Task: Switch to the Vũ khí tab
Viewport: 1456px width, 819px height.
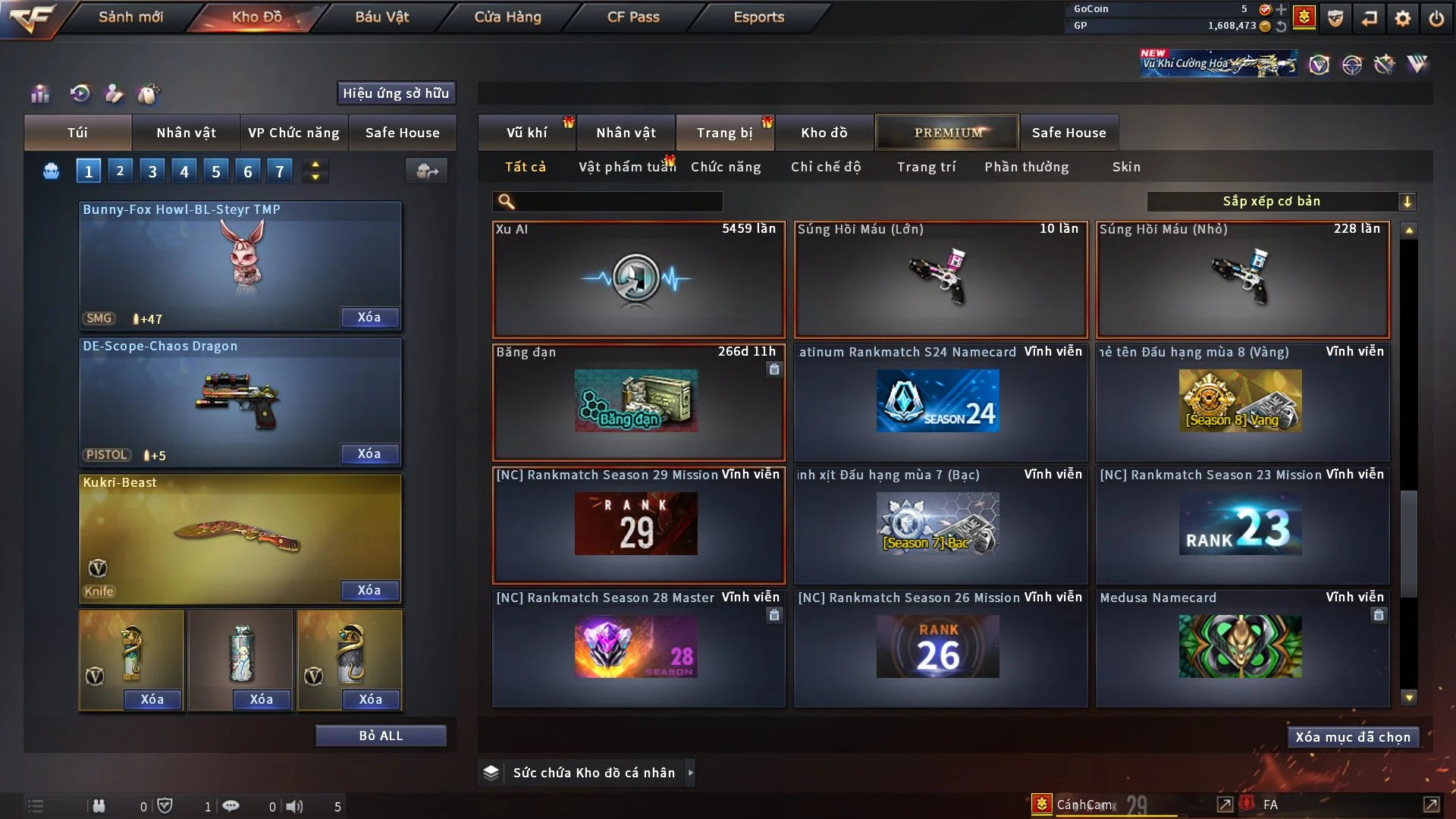Action: point(526,133)
